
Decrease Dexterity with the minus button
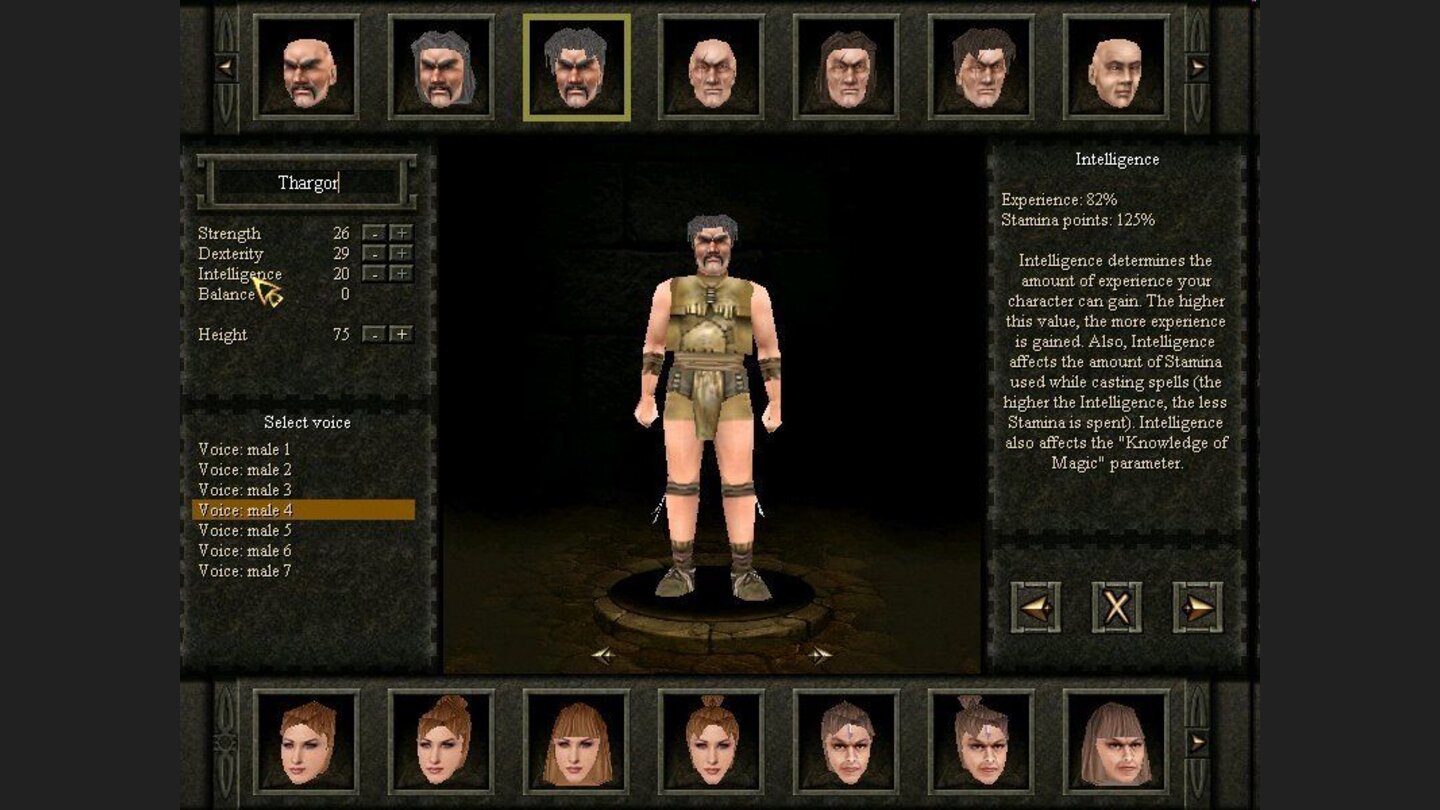[373, 253]
